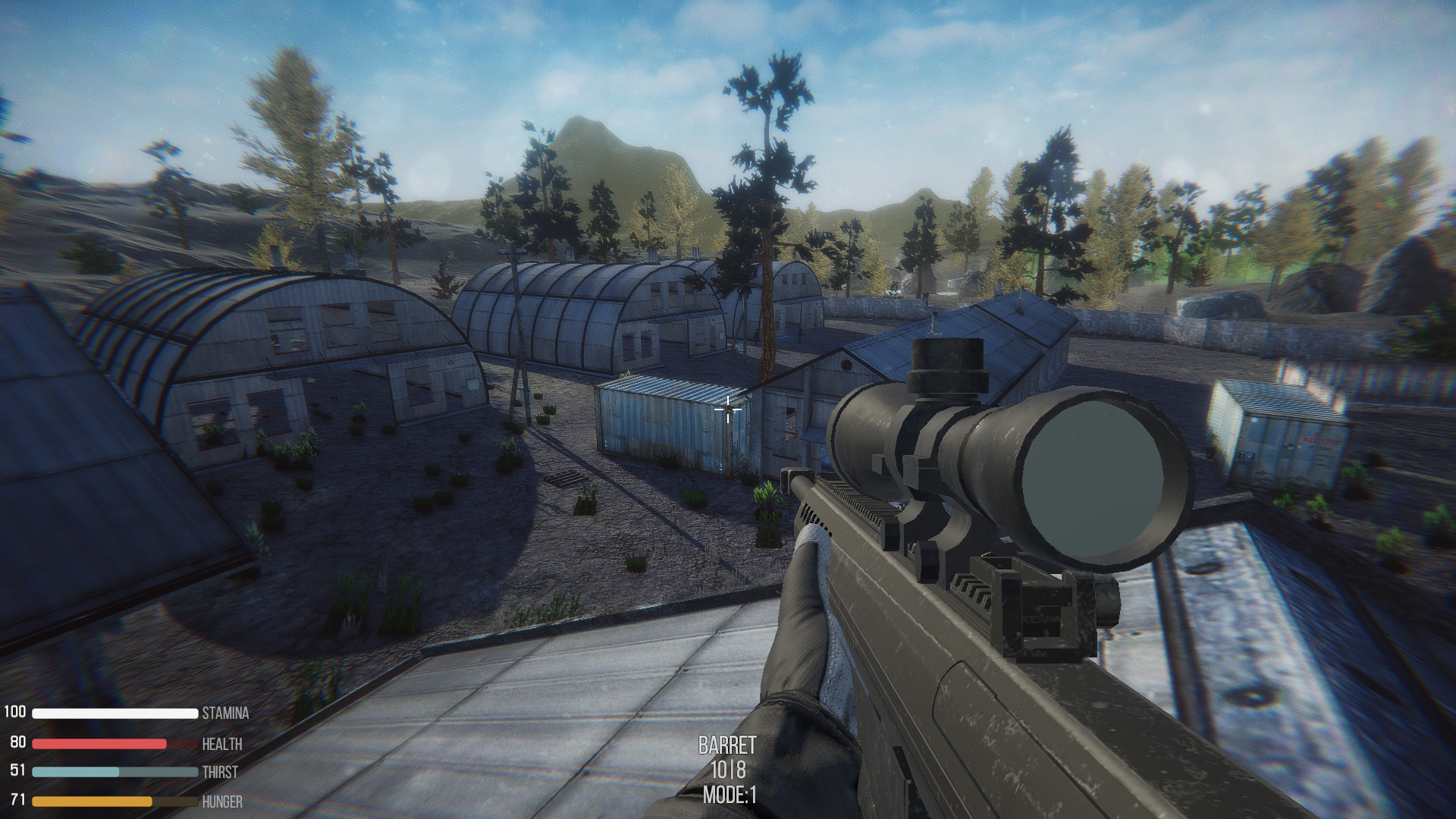Click the BARRET weapon name label

[x=726, y=745]
